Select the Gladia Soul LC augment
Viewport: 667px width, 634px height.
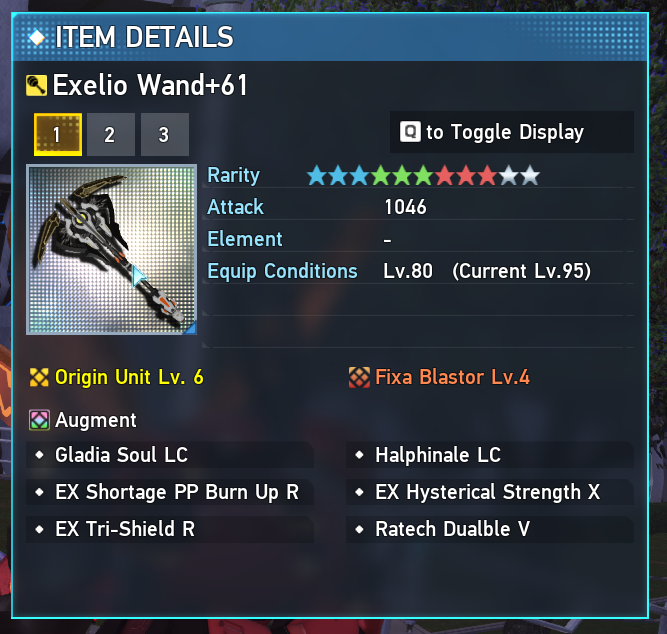click(121, 455)
